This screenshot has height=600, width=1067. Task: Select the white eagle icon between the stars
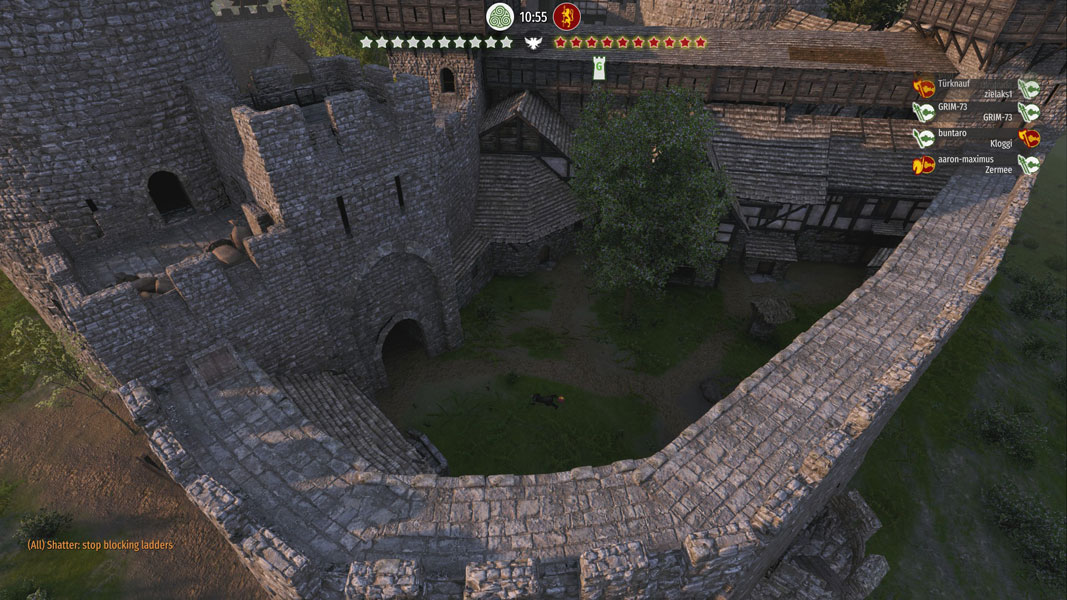click(533, 43)
